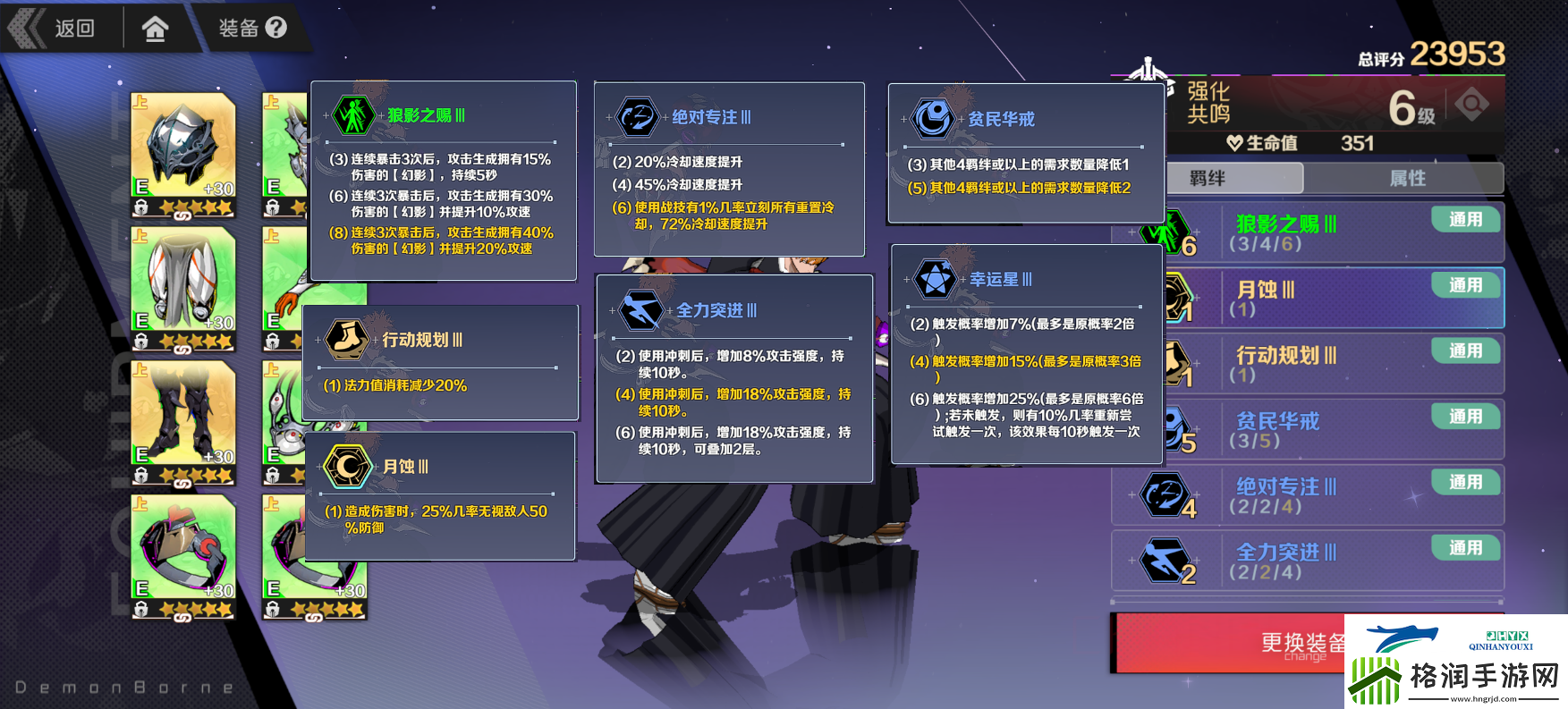Click the home icon in top bar
1568x709 pixels.
click(157, 28)
